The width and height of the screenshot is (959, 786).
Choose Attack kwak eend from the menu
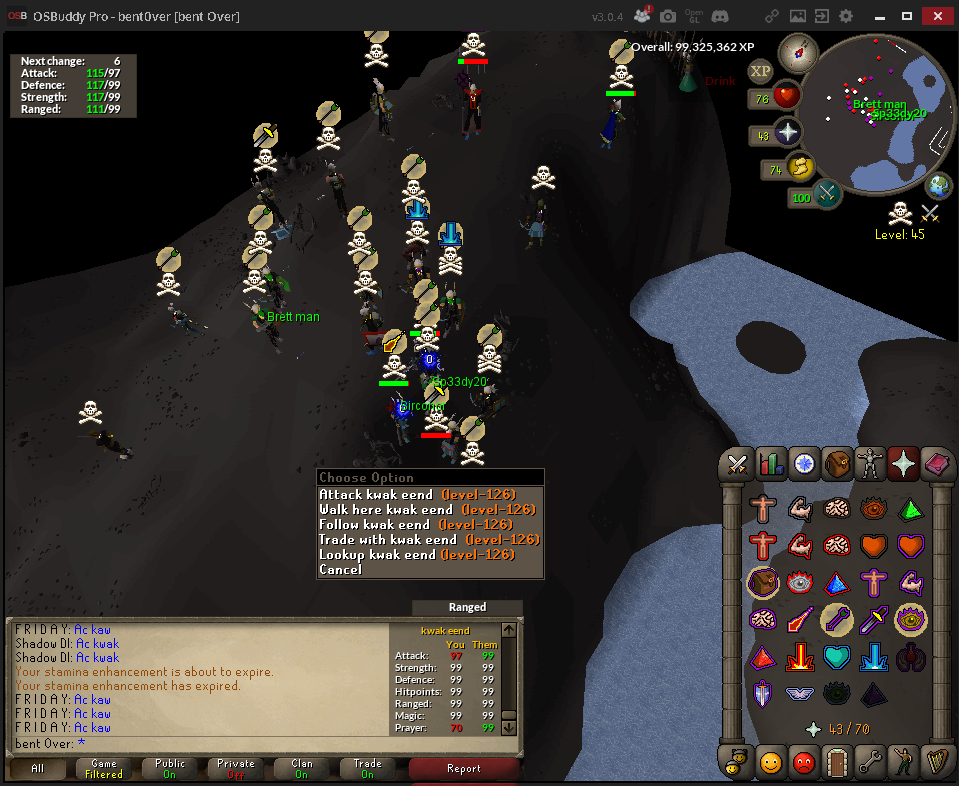[x=376, y=495]
